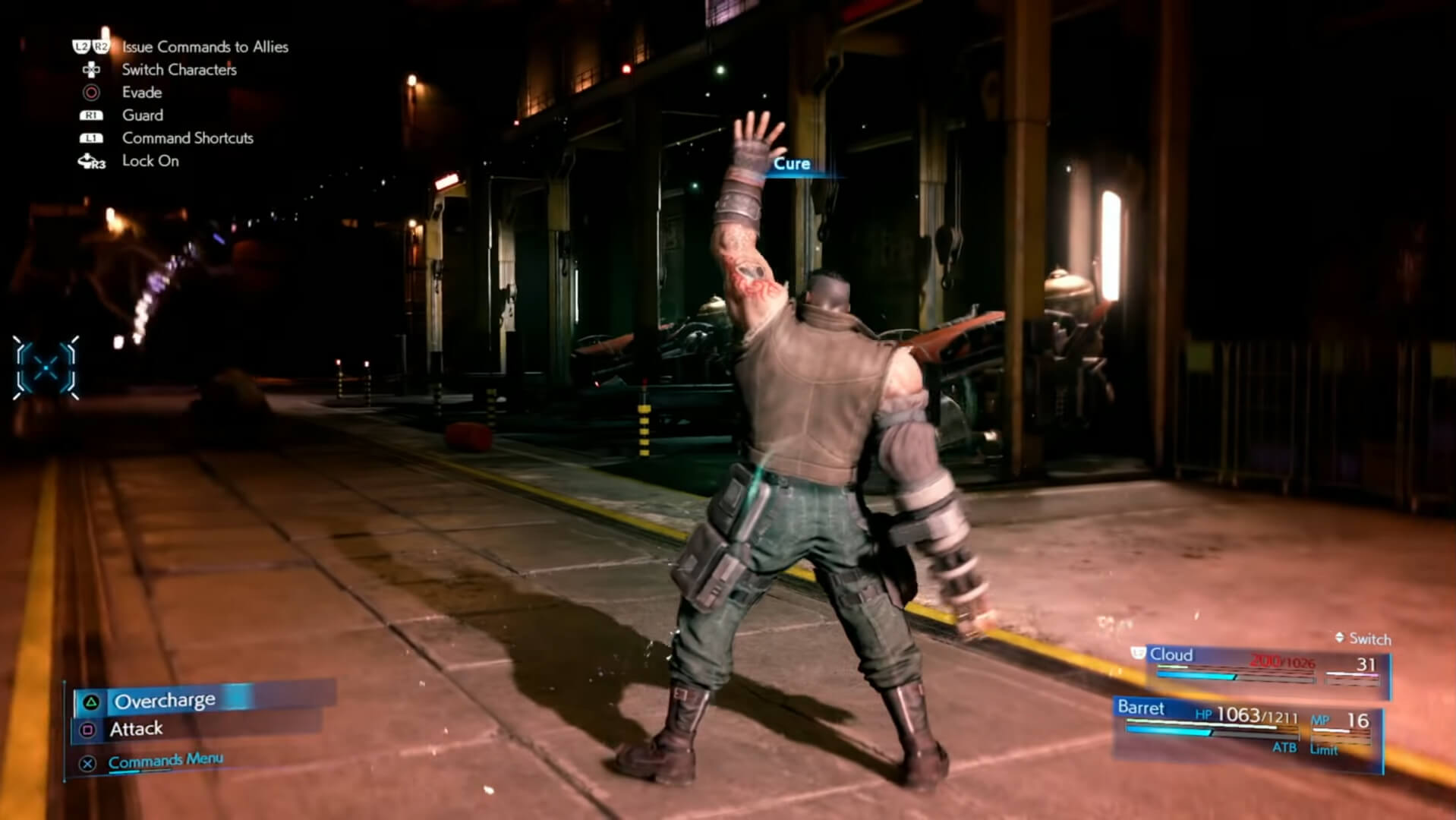The width and height of the screenshot is (1456, 820).
Task: Click the R3 Lock On stick icon
Action: [x=91, y=161]
